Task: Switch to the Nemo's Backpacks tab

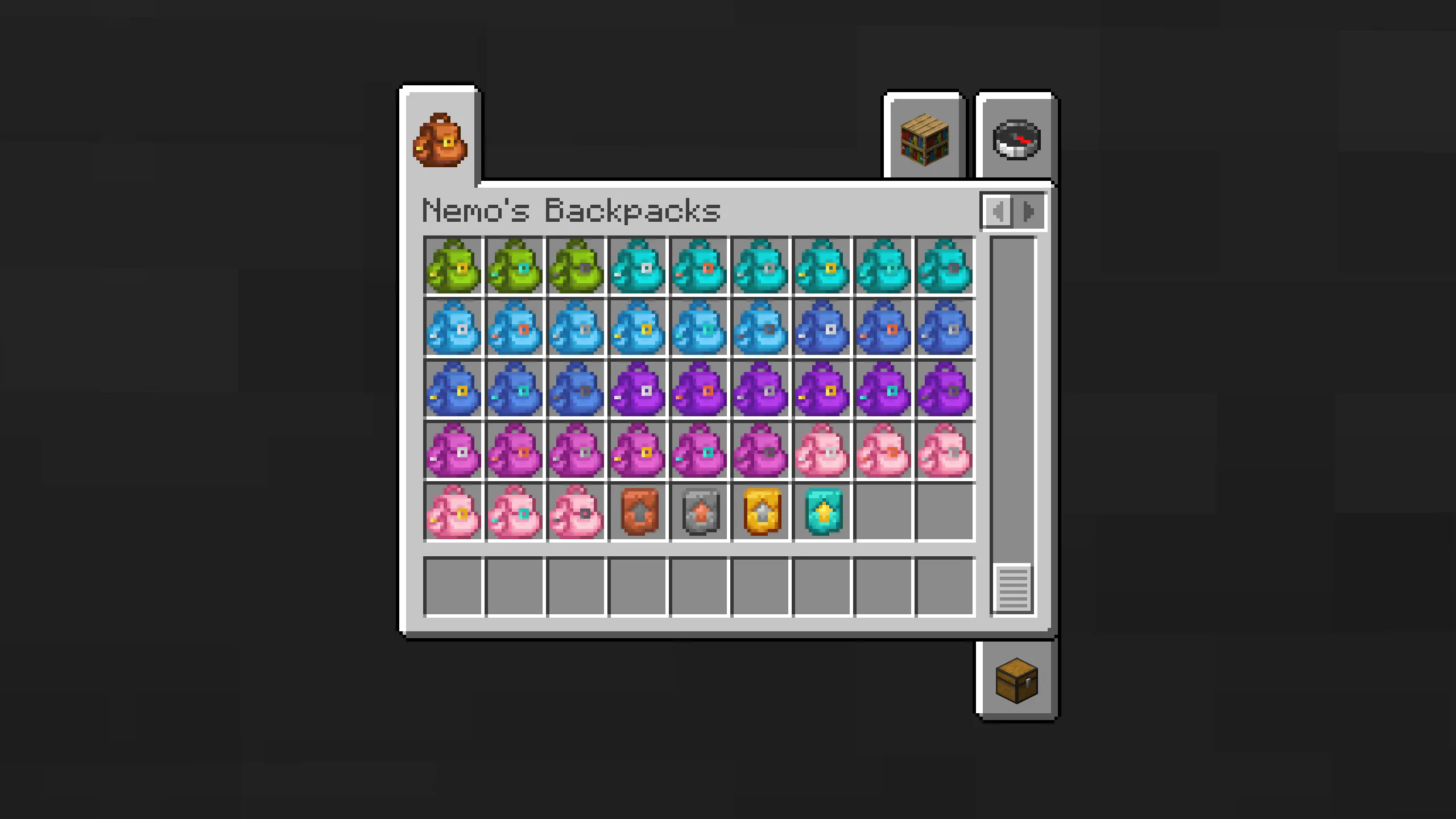Action: pos(439,141)
